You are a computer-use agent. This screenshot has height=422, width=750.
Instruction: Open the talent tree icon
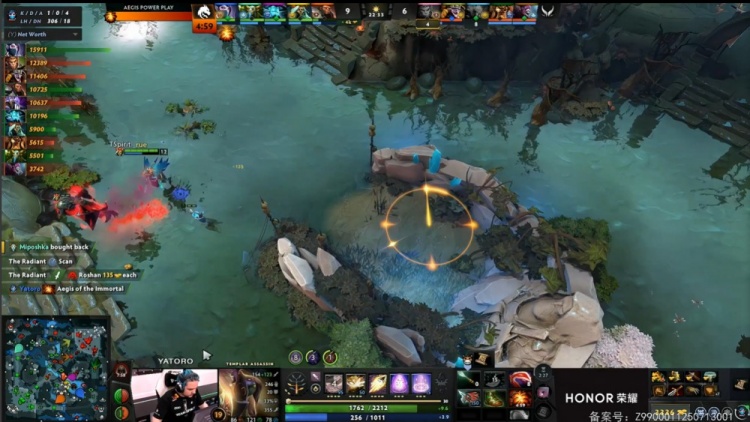pyautogui.click(x=297, y=383)
